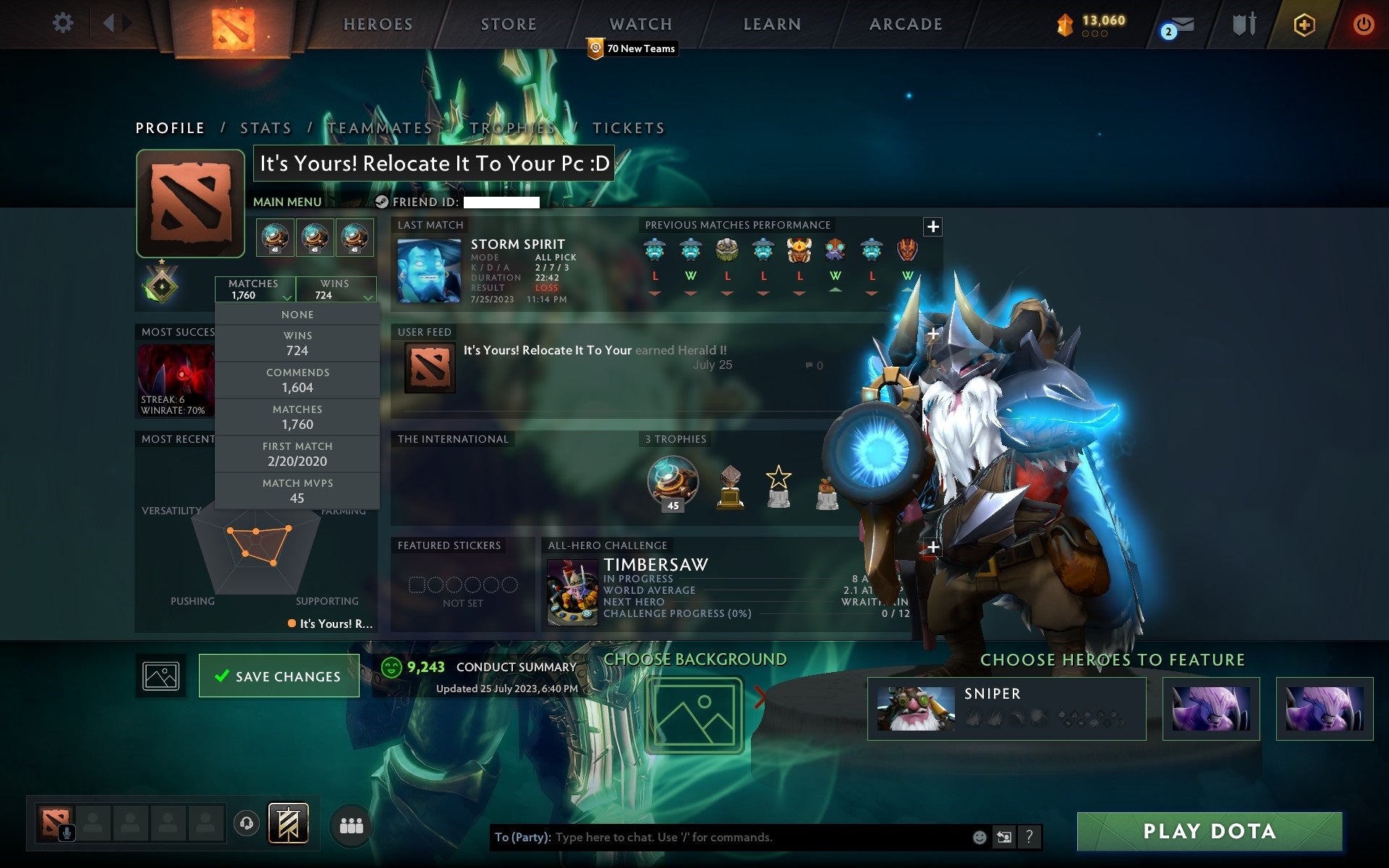Select the screenshot-share icon beside the emoticon
Viewport: 1389px width, 868px height.
click(x=1005, y=838)
